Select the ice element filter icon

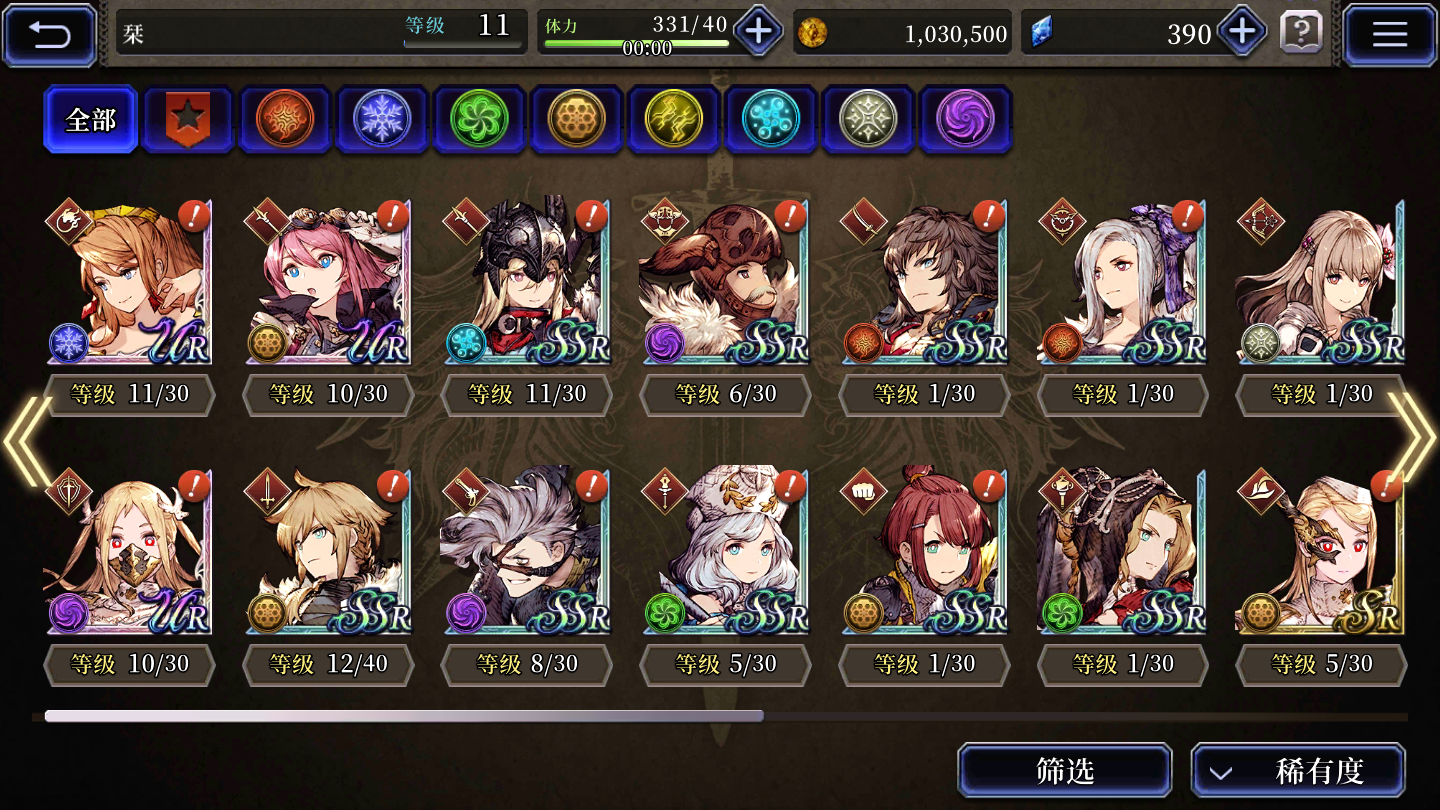point(381,120)
